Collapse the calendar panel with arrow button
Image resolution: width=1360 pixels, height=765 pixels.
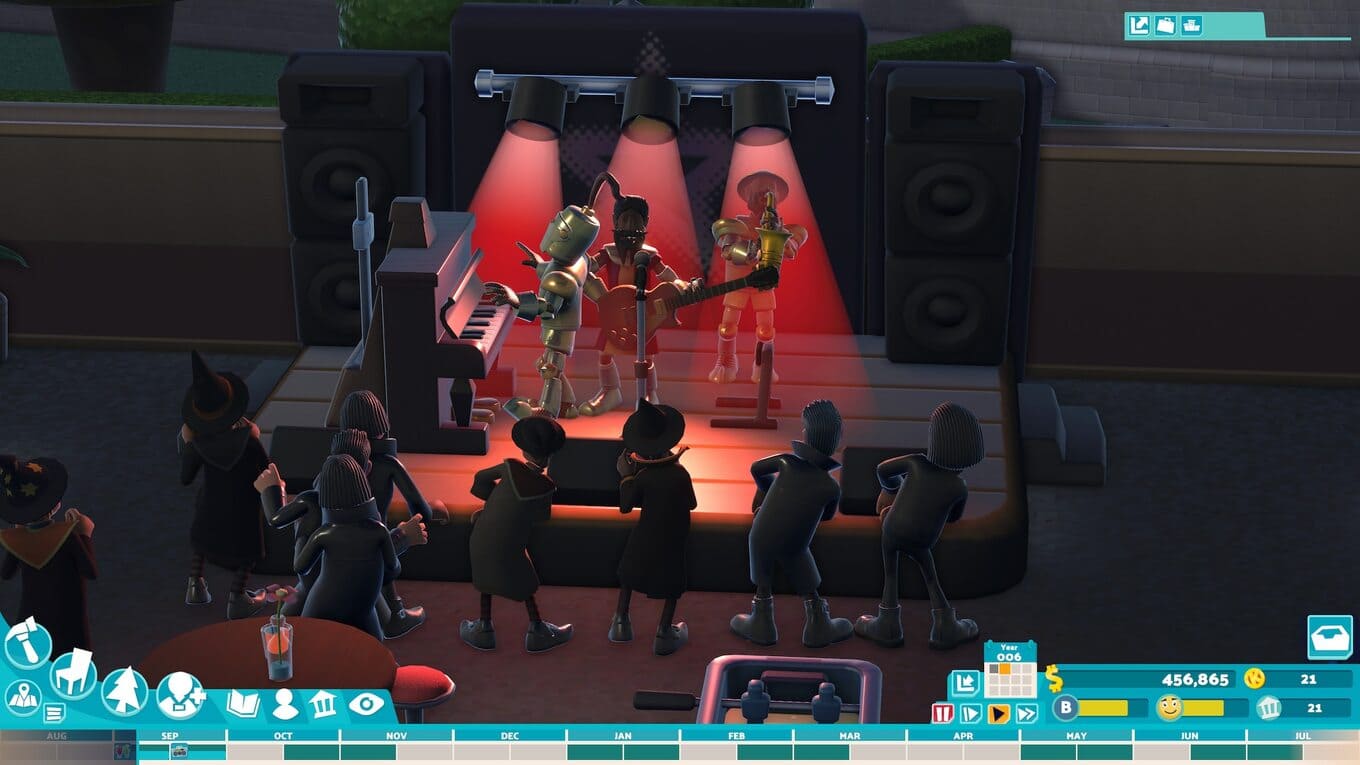(x=964, y=684)
